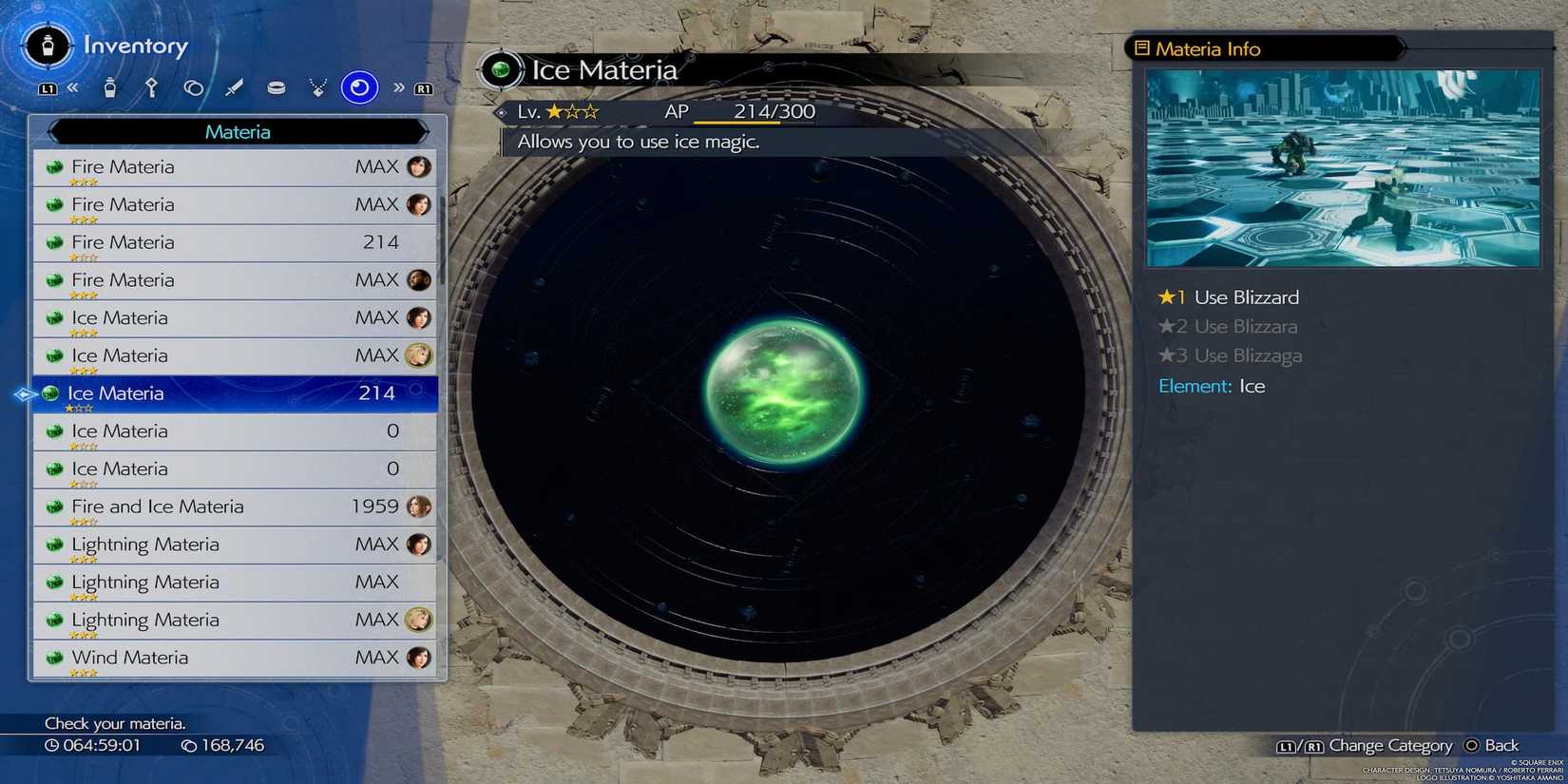
Task: Click Tifa's portrait on the first Fire Materia
Action: click(x=420, y=166)
